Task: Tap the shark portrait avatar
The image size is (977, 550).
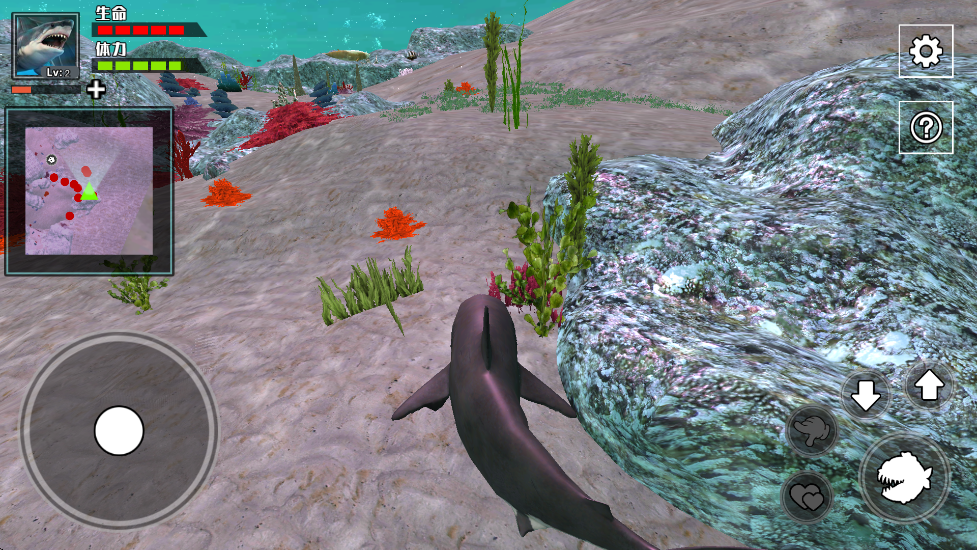Action: pyautogui.click(x=45, y=45)
